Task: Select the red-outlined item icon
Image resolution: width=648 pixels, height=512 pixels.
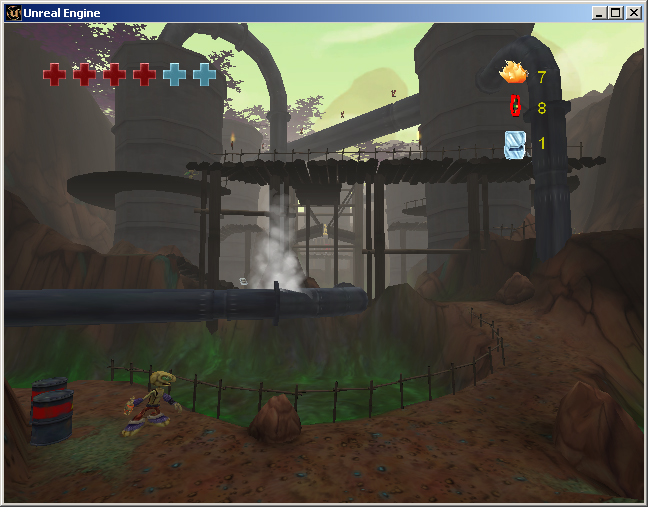Action: click(x=516, y=106)
